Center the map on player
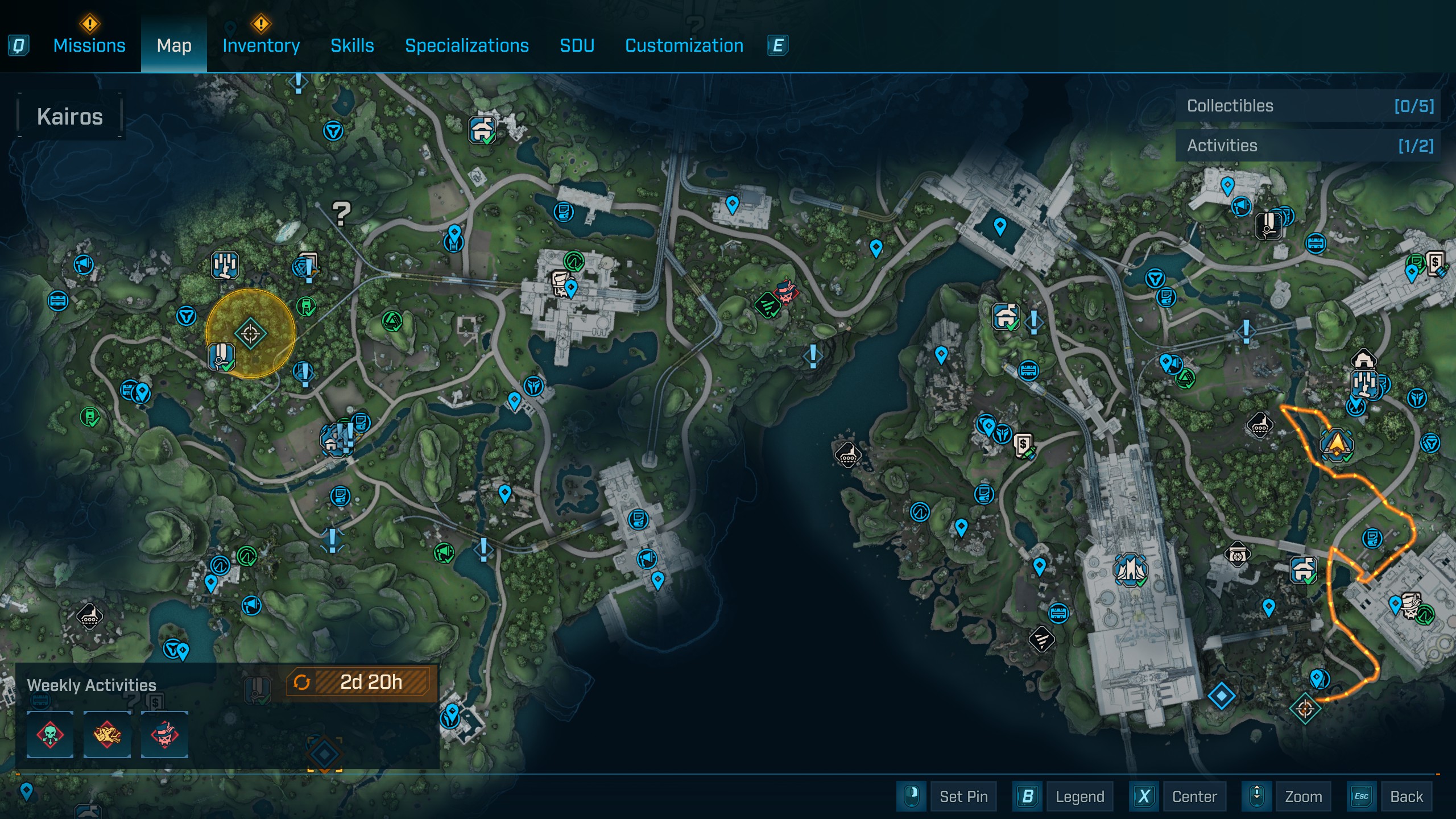This screenshot has width=1456, height=819. click(x=1194, y=796)
